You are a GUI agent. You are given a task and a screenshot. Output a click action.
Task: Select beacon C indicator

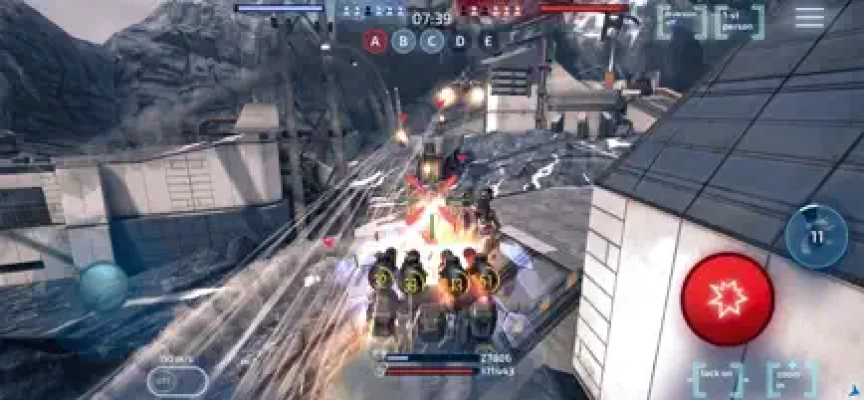coord(431,41)
